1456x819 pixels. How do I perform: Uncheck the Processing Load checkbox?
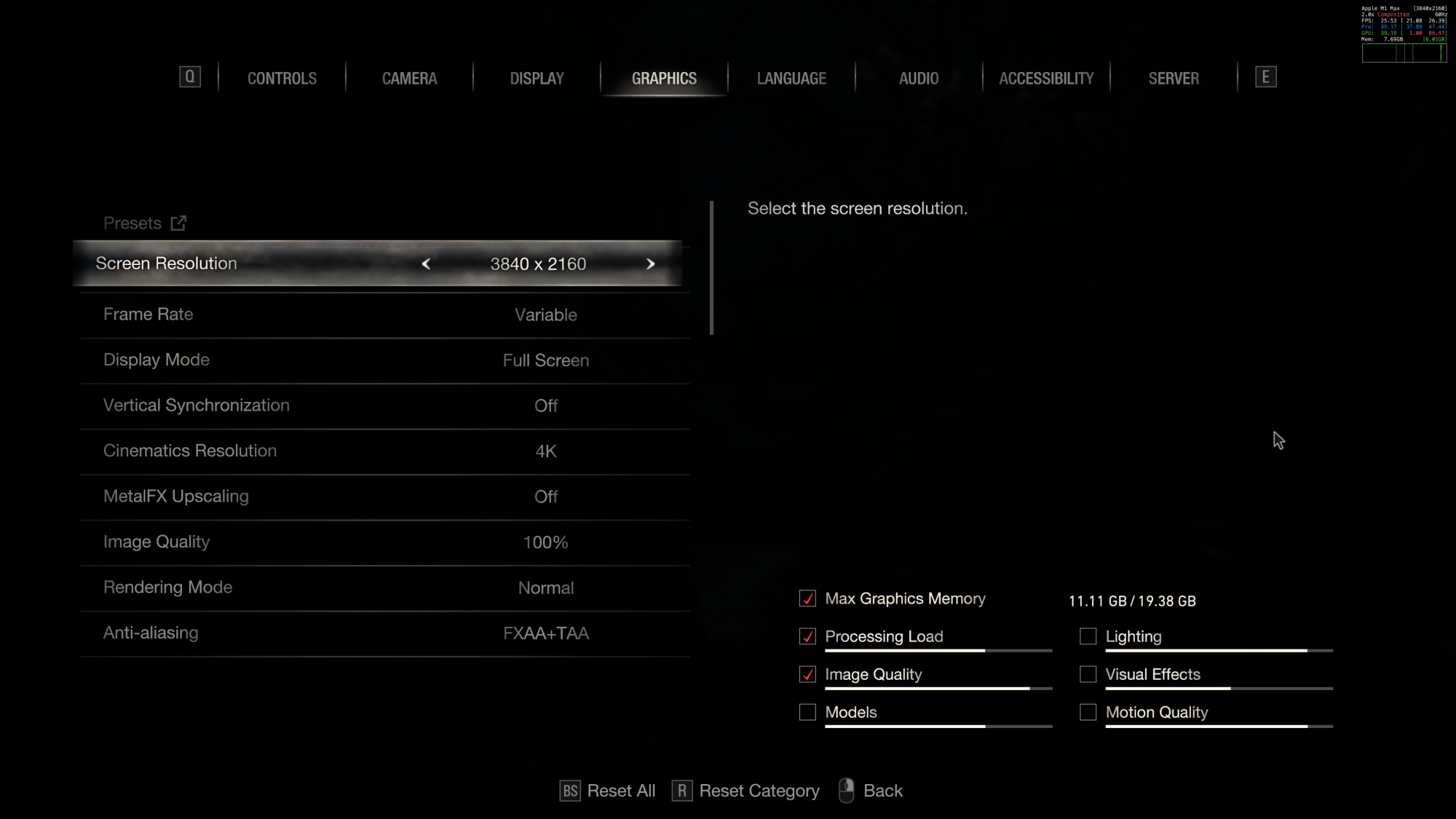[807, 636]
